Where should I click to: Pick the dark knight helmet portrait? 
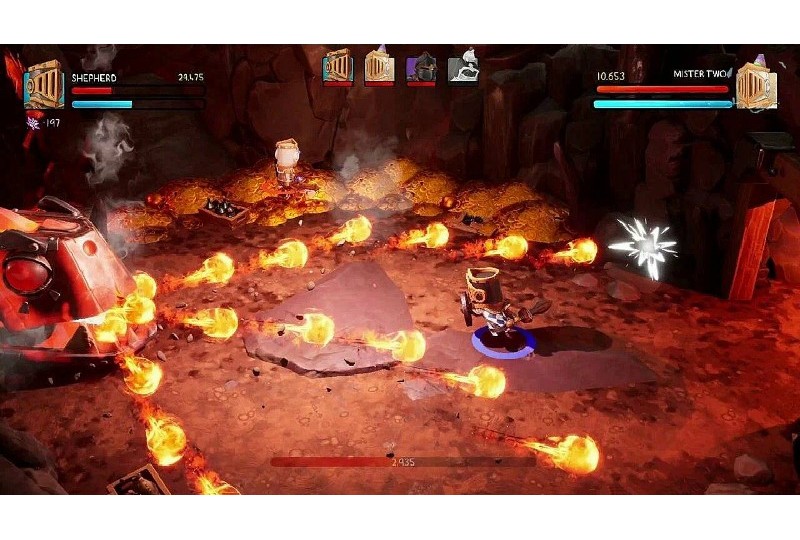421,67
